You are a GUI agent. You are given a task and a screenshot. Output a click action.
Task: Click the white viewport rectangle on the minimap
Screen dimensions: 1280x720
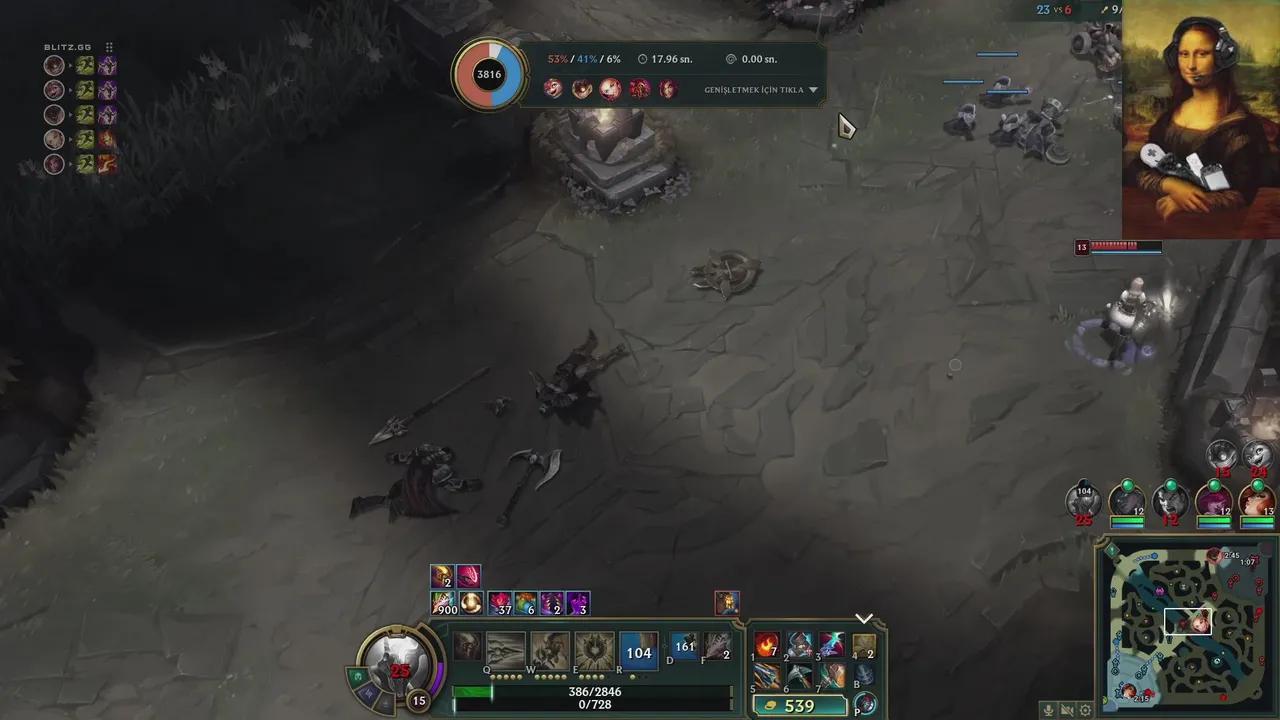(x=1189, y=622)
